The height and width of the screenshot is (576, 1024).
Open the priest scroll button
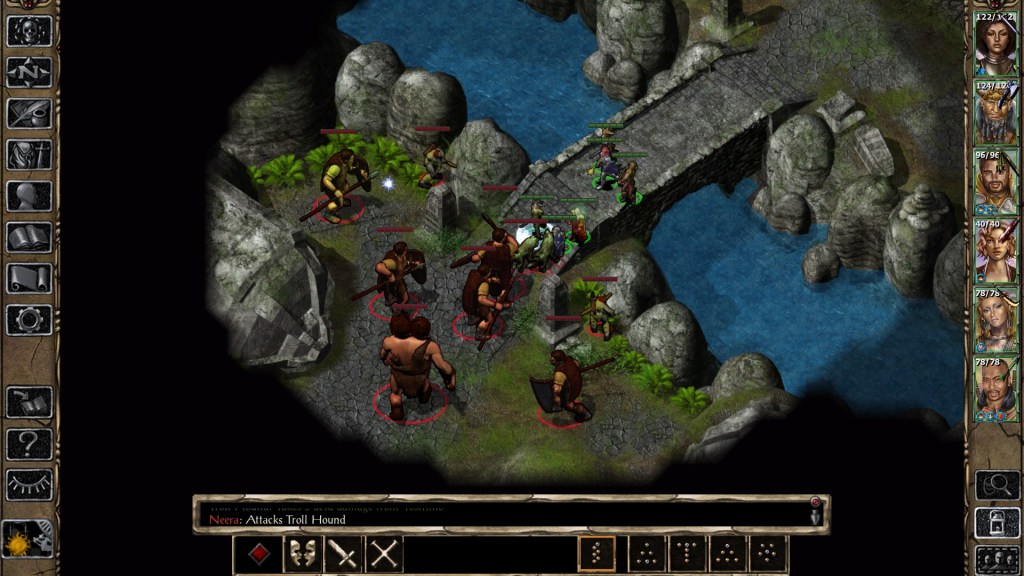click(x=29, y=278)
